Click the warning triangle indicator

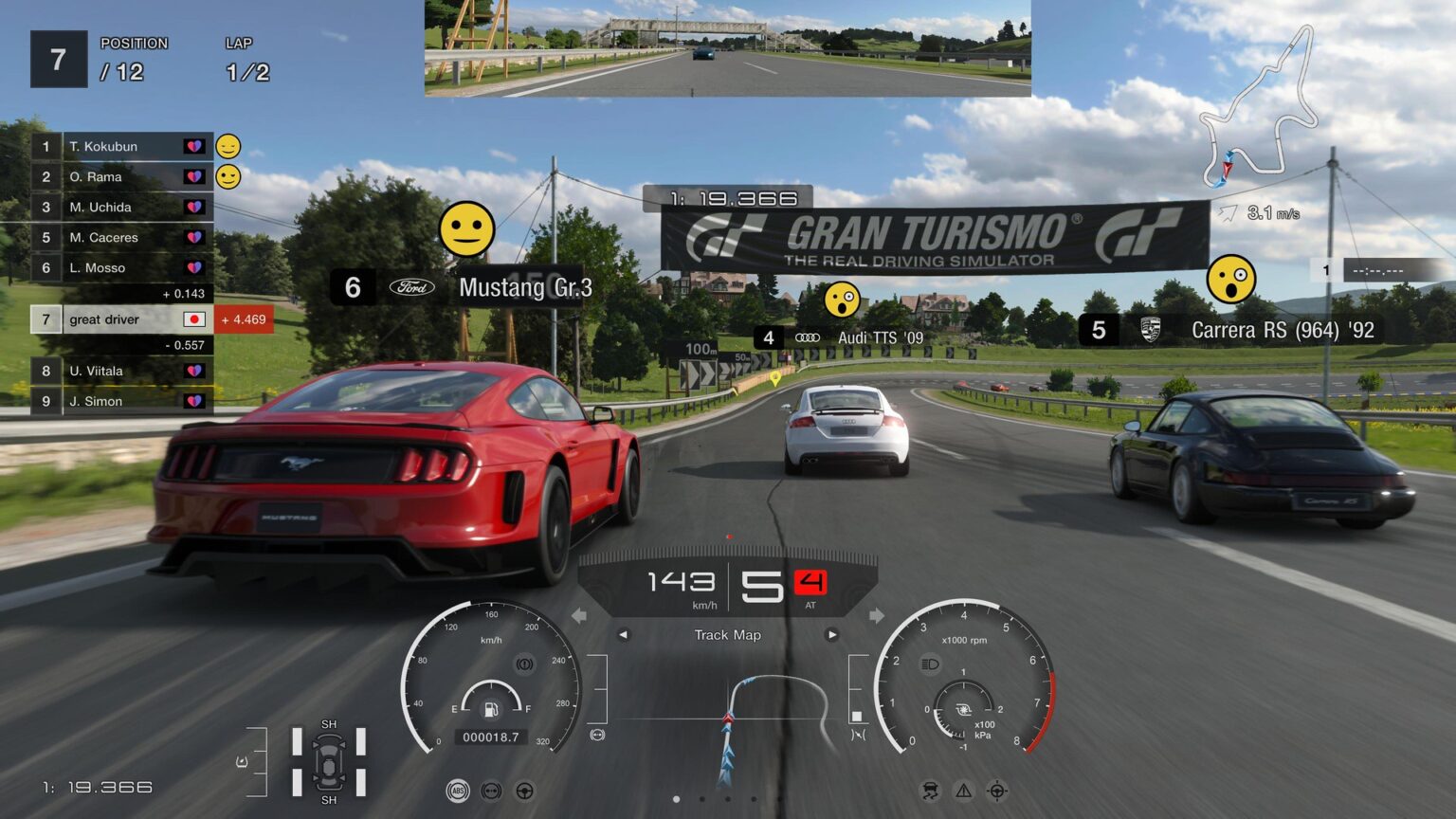click(964, 791)
